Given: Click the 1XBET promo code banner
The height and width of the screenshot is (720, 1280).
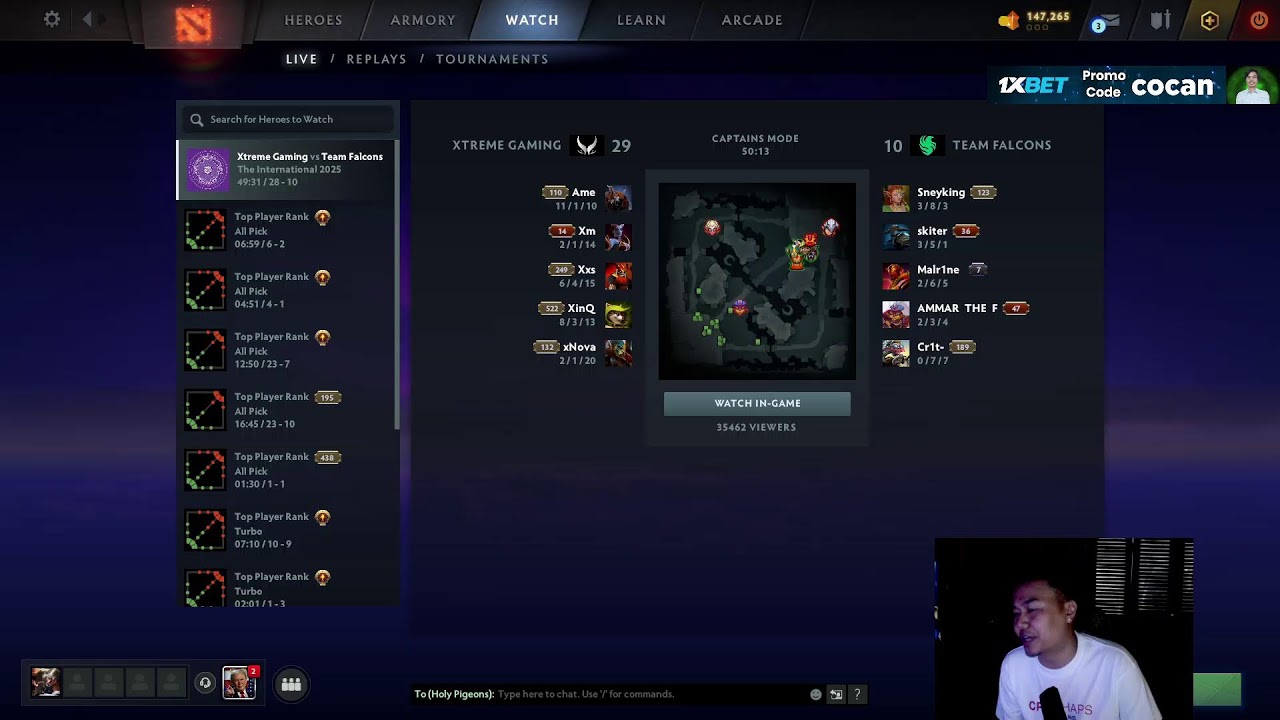Looking at the screenshot, I should click(x=1110, y=86).
